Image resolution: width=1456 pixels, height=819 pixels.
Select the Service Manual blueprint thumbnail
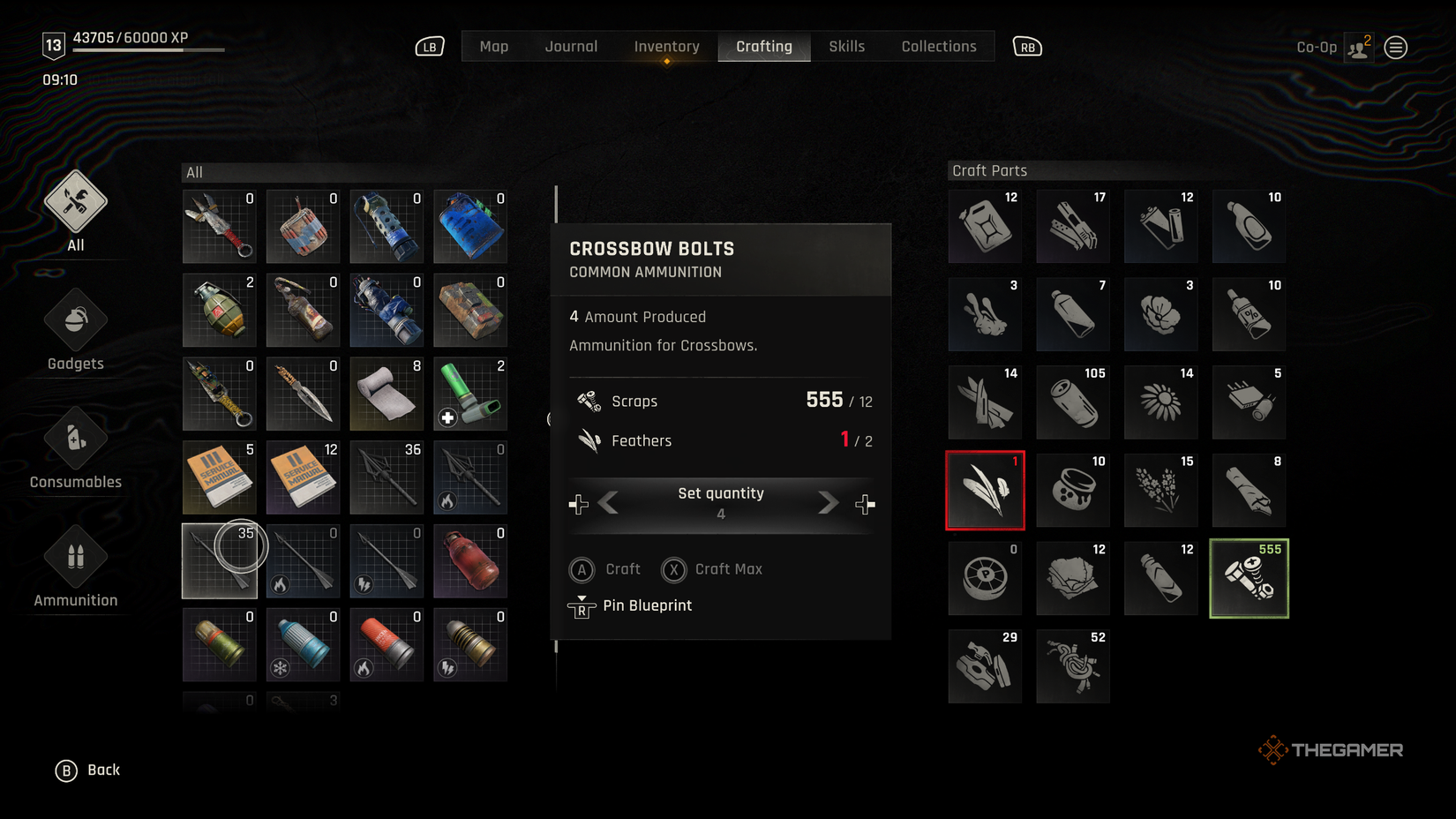tap(219, 477)
